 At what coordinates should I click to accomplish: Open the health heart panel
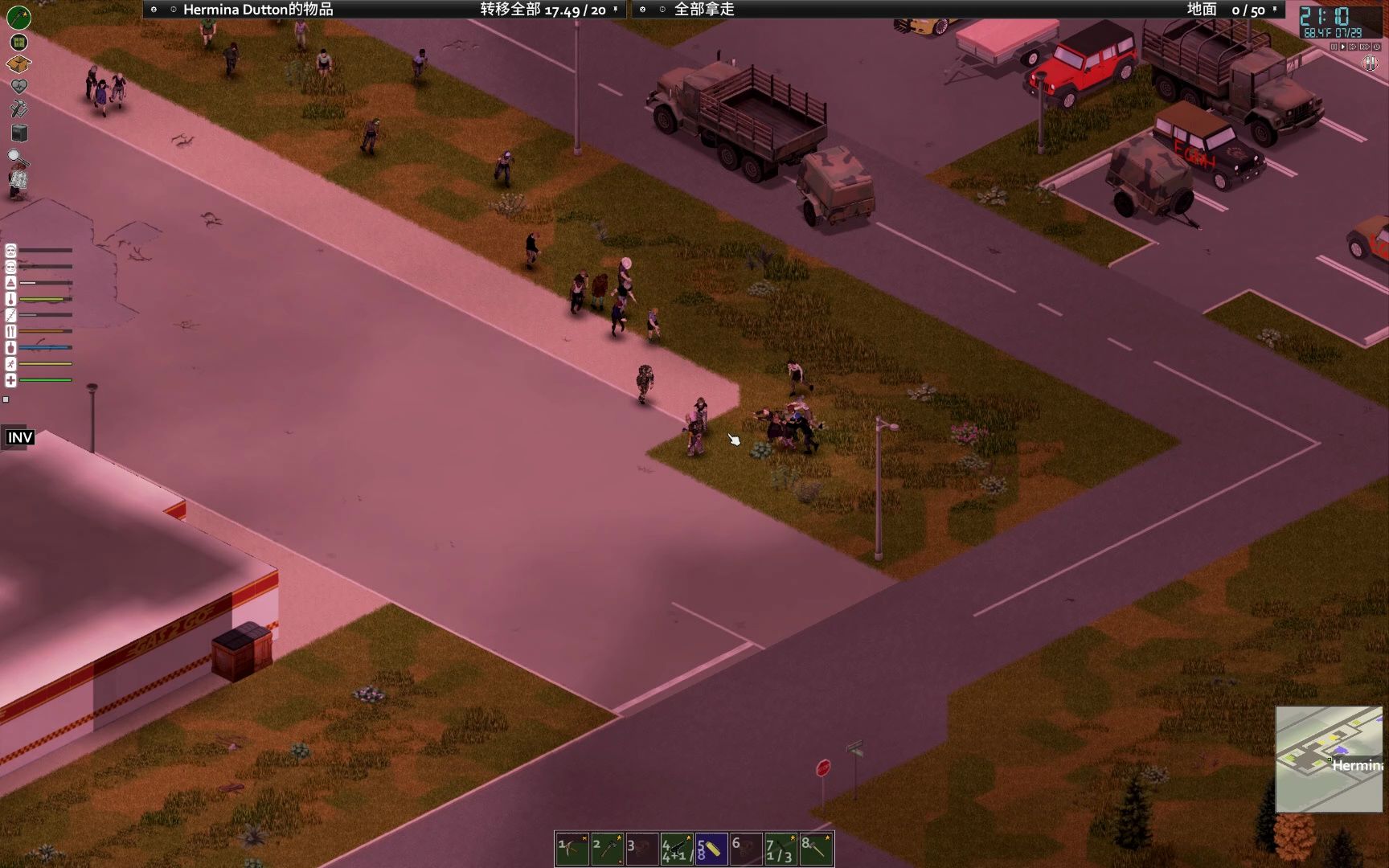(18, 86)
